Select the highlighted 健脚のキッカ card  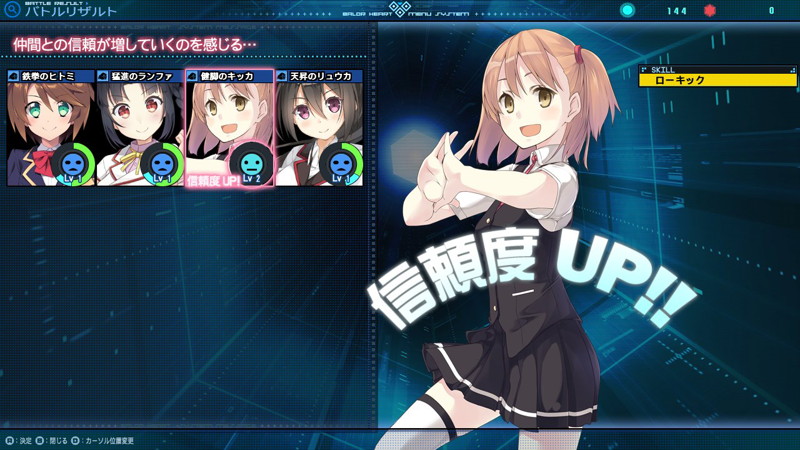(x=229, y=128)
